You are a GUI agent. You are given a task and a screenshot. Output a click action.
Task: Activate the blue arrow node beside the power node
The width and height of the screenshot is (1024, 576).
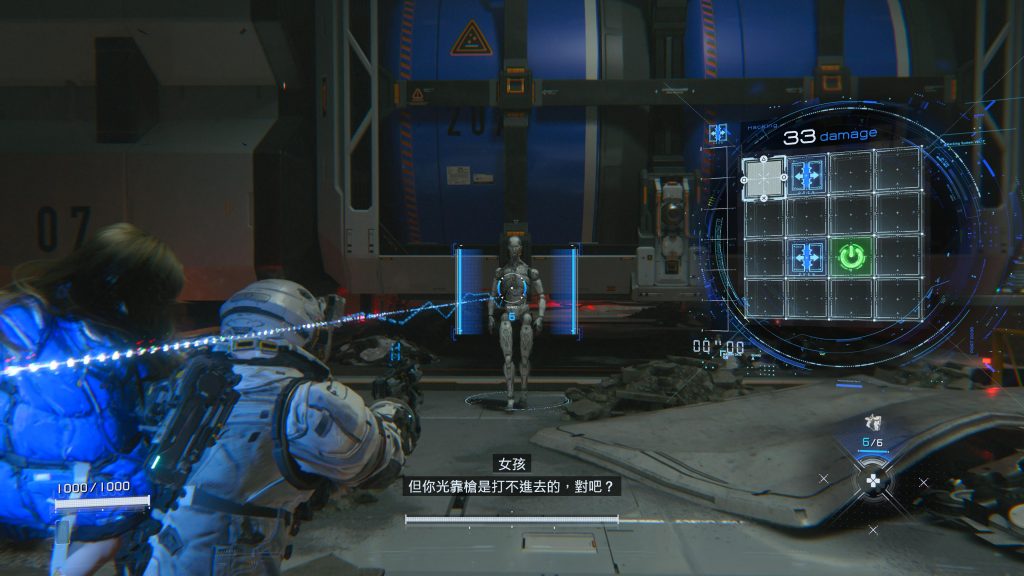pos(807,256)
